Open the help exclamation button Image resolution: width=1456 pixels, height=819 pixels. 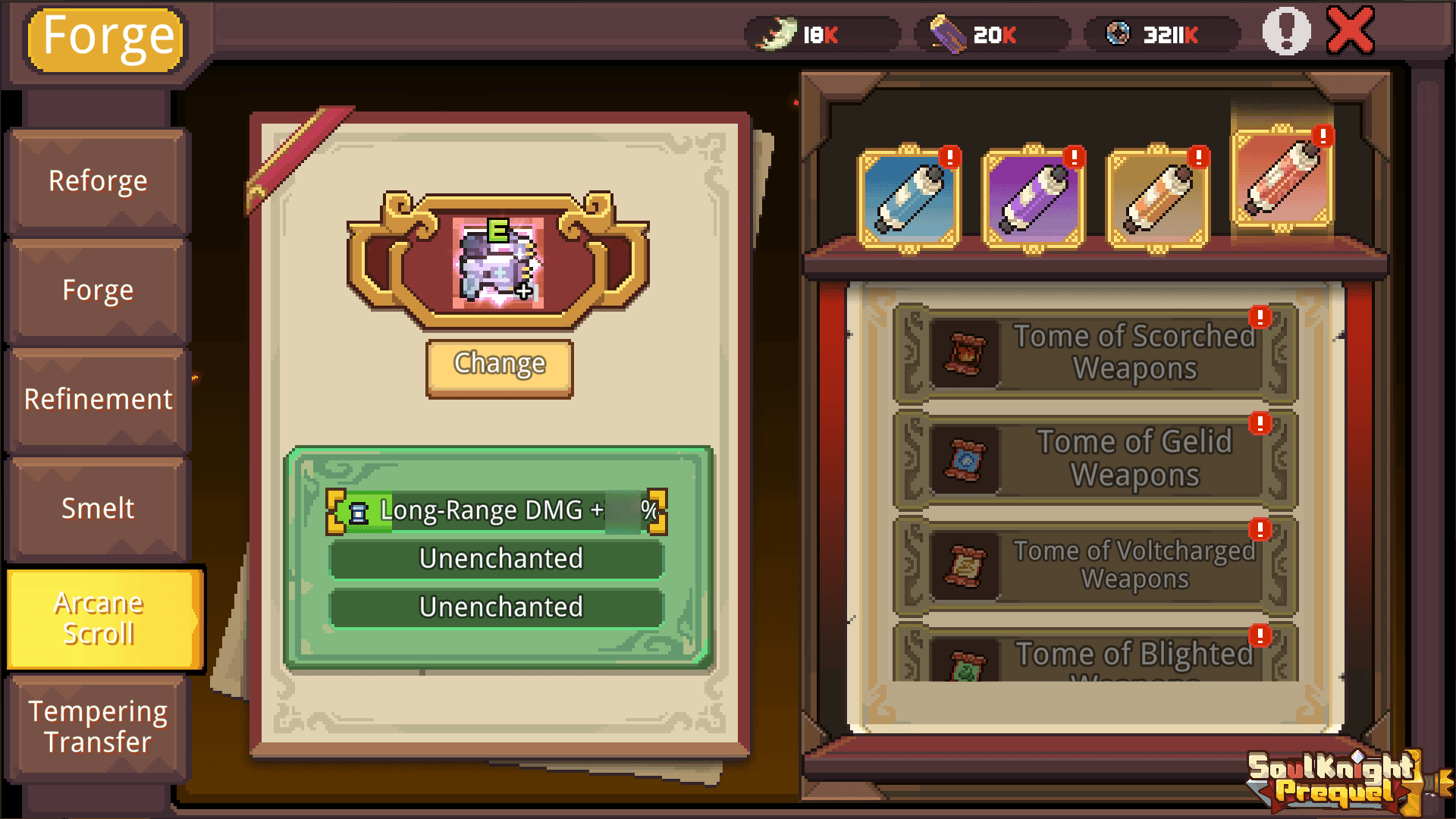(1283, 32)
